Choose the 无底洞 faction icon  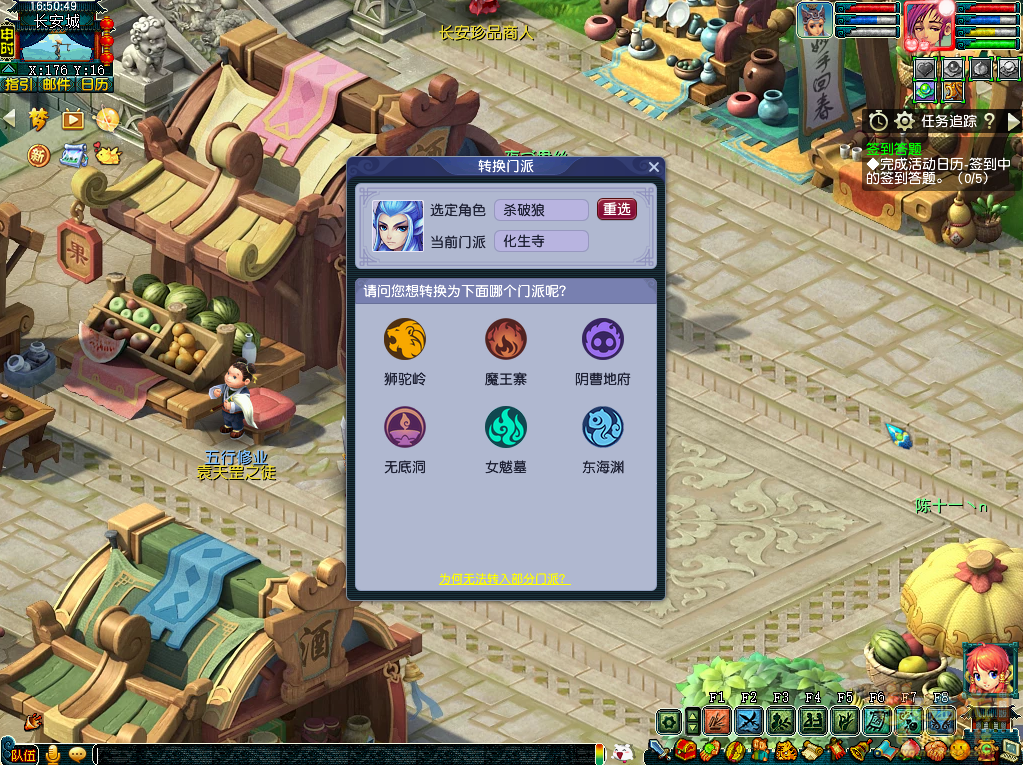[405, 428]
